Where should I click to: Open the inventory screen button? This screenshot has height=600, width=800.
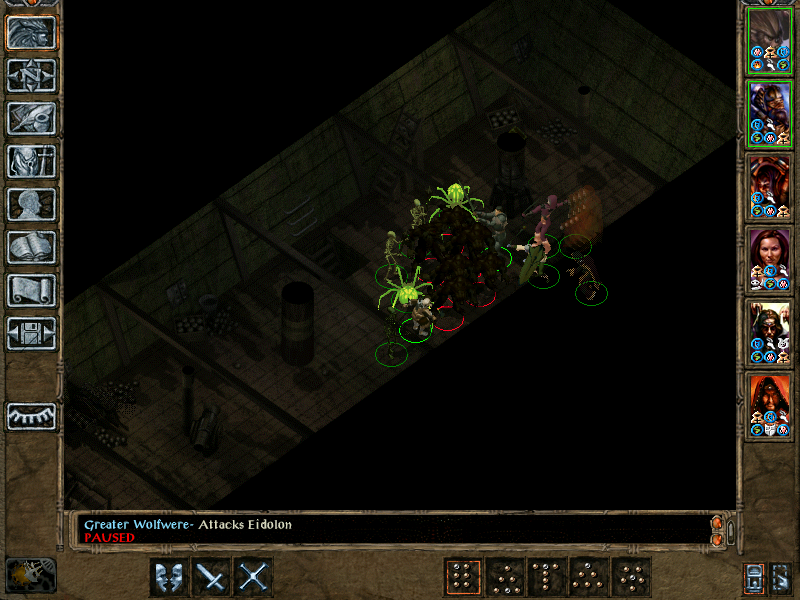pos(31,162)
